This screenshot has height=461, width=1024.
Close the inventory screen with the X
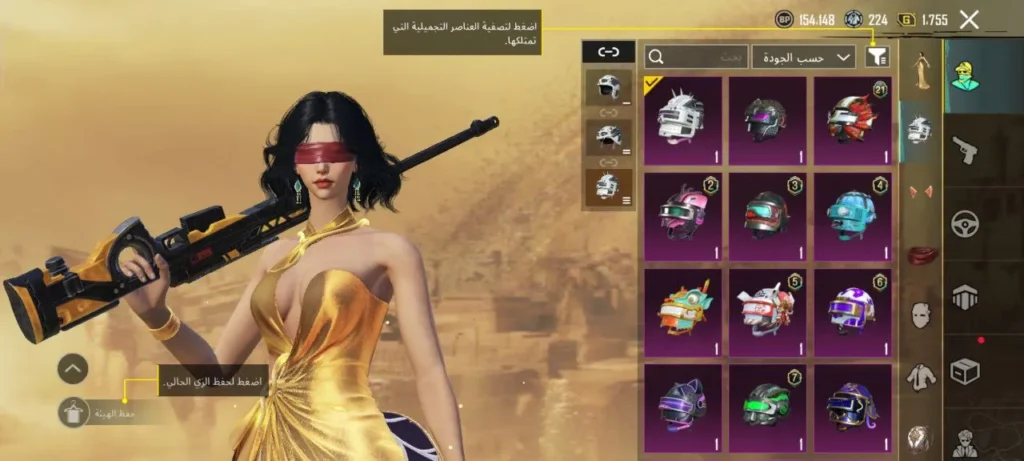[968, 19]
